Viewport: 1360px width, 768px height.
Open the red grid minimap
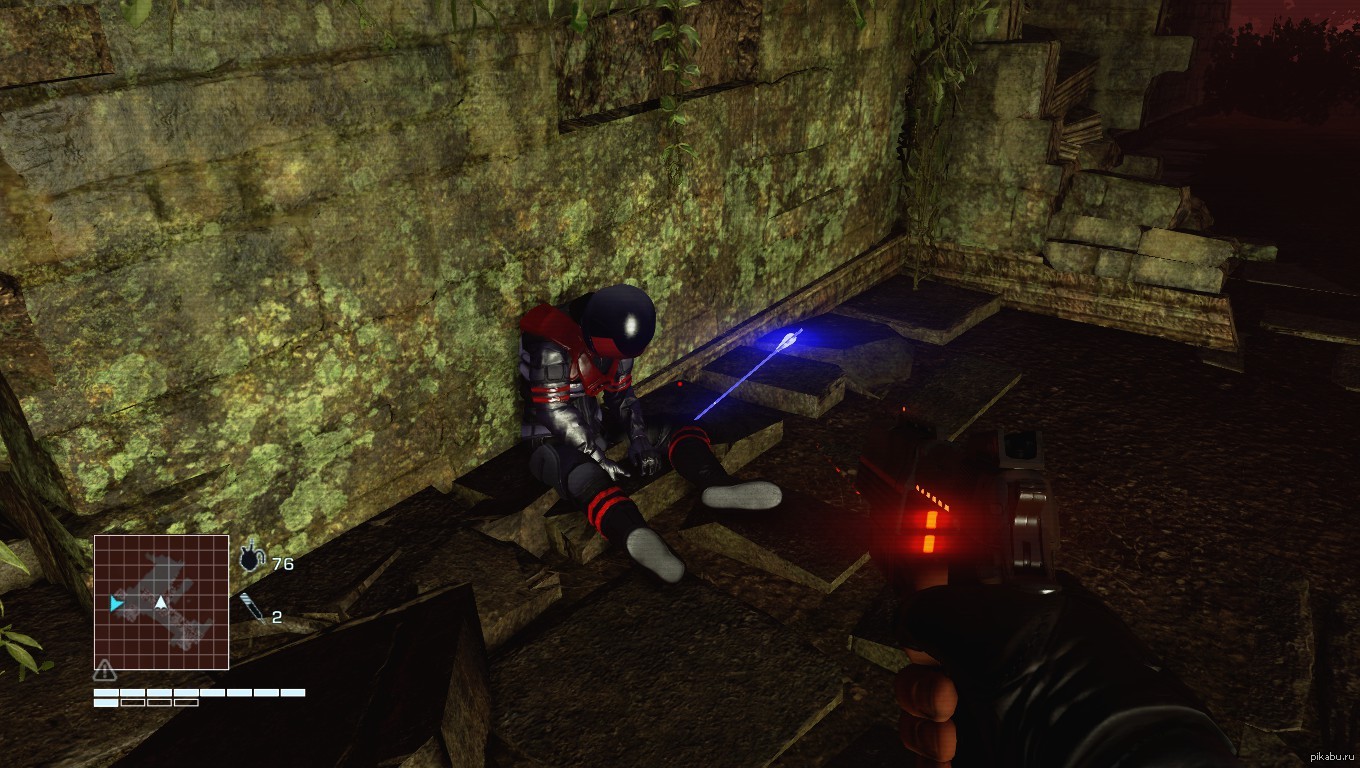click(162, 602)
